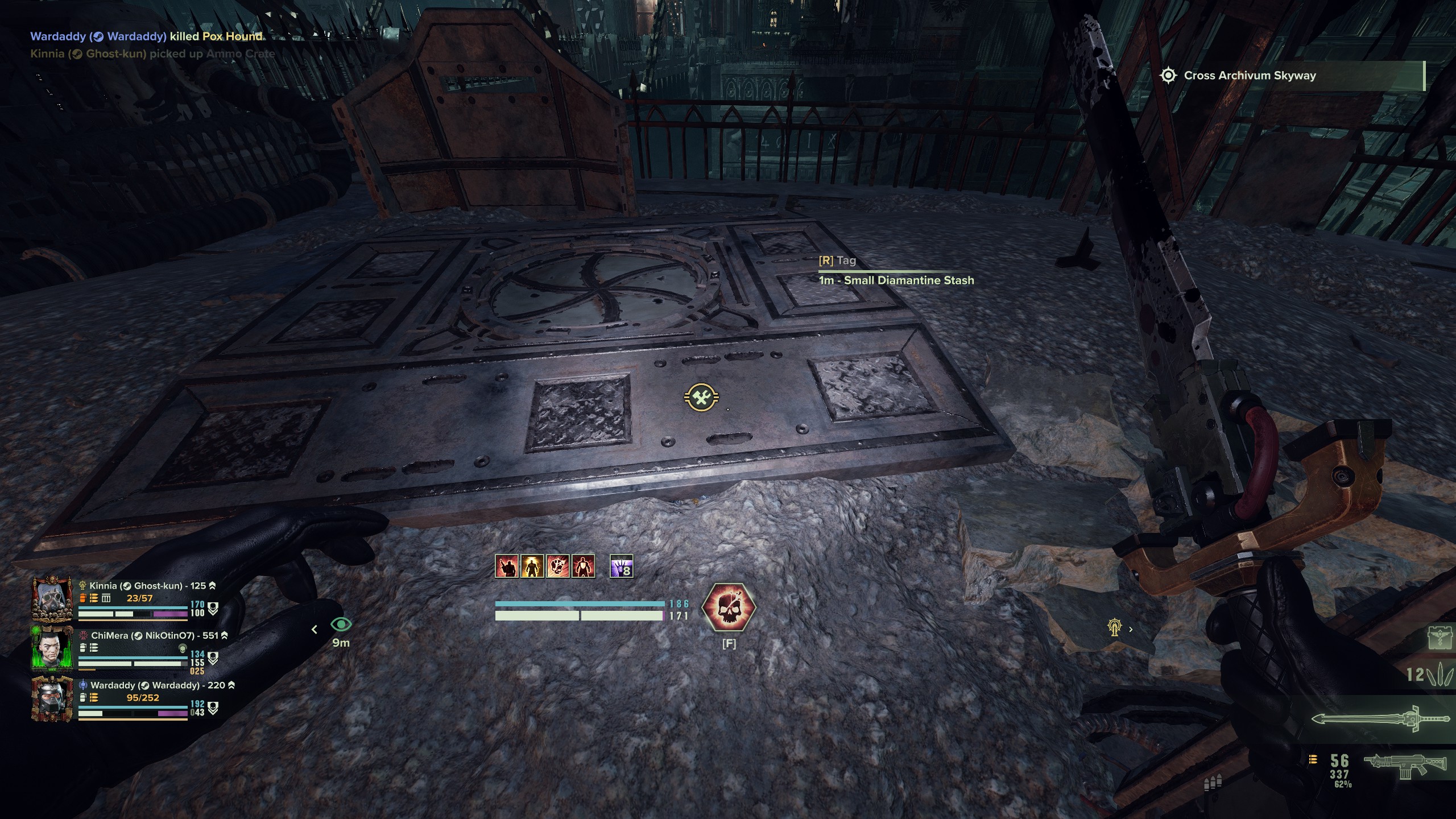Click the cracked skull buff icon
The height and width of the screenshot is (819, 1456).
(x=557, y=566)
